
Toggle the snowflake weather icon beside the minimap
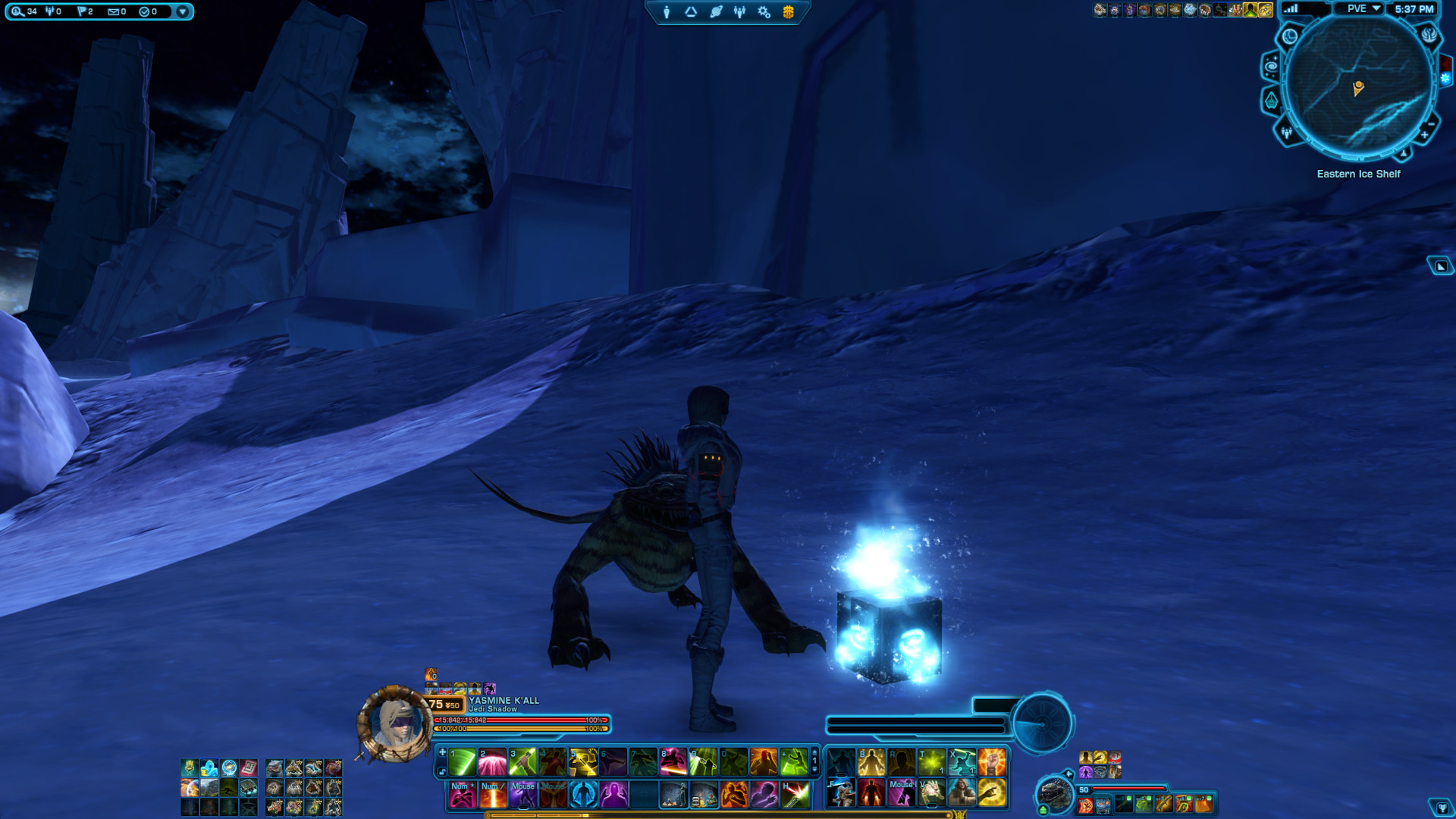pos(1445,78)
